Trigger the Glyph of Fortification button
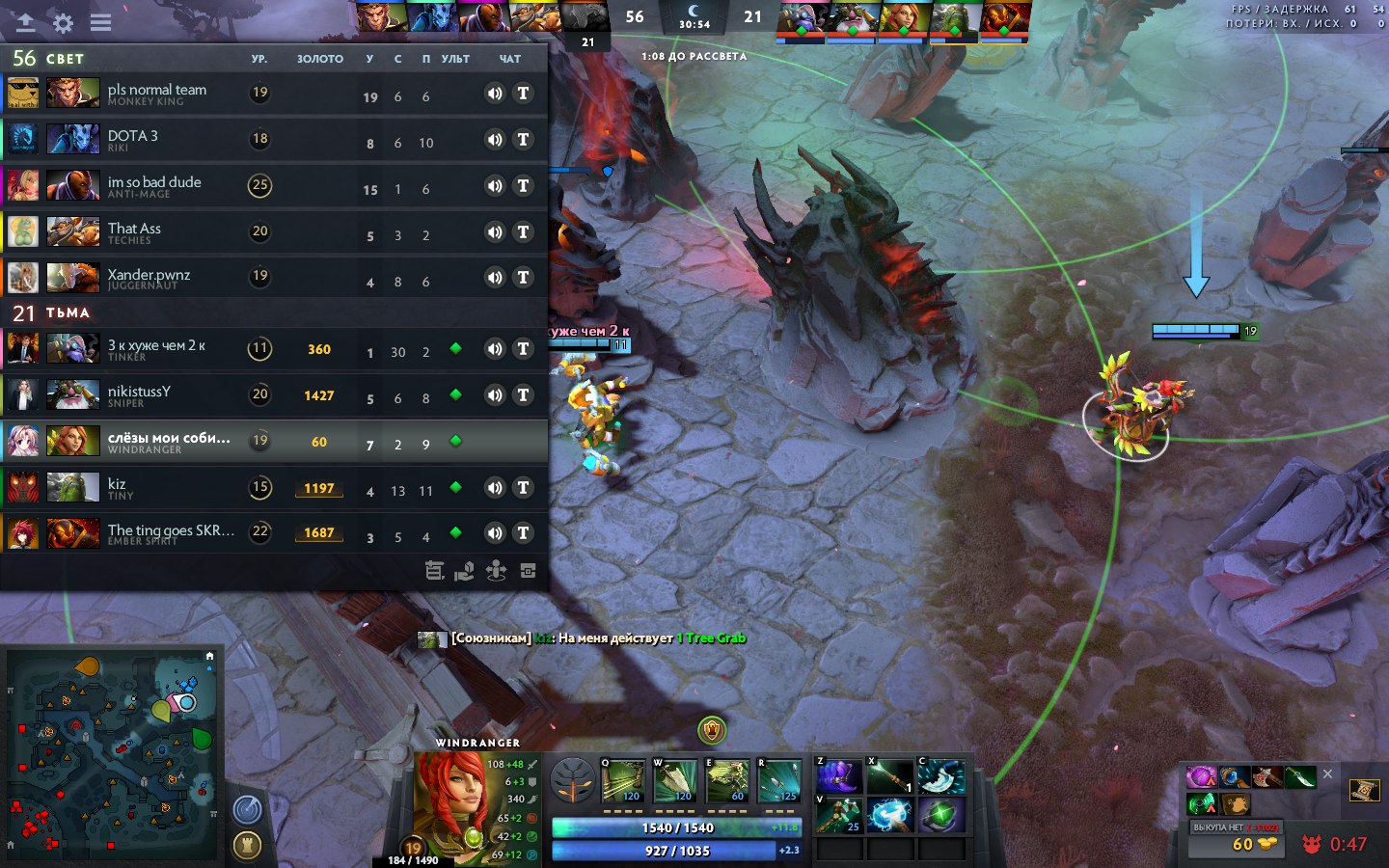Image resolution: width=1389 pixels, height=868 pixels. (x=248, y=846)
